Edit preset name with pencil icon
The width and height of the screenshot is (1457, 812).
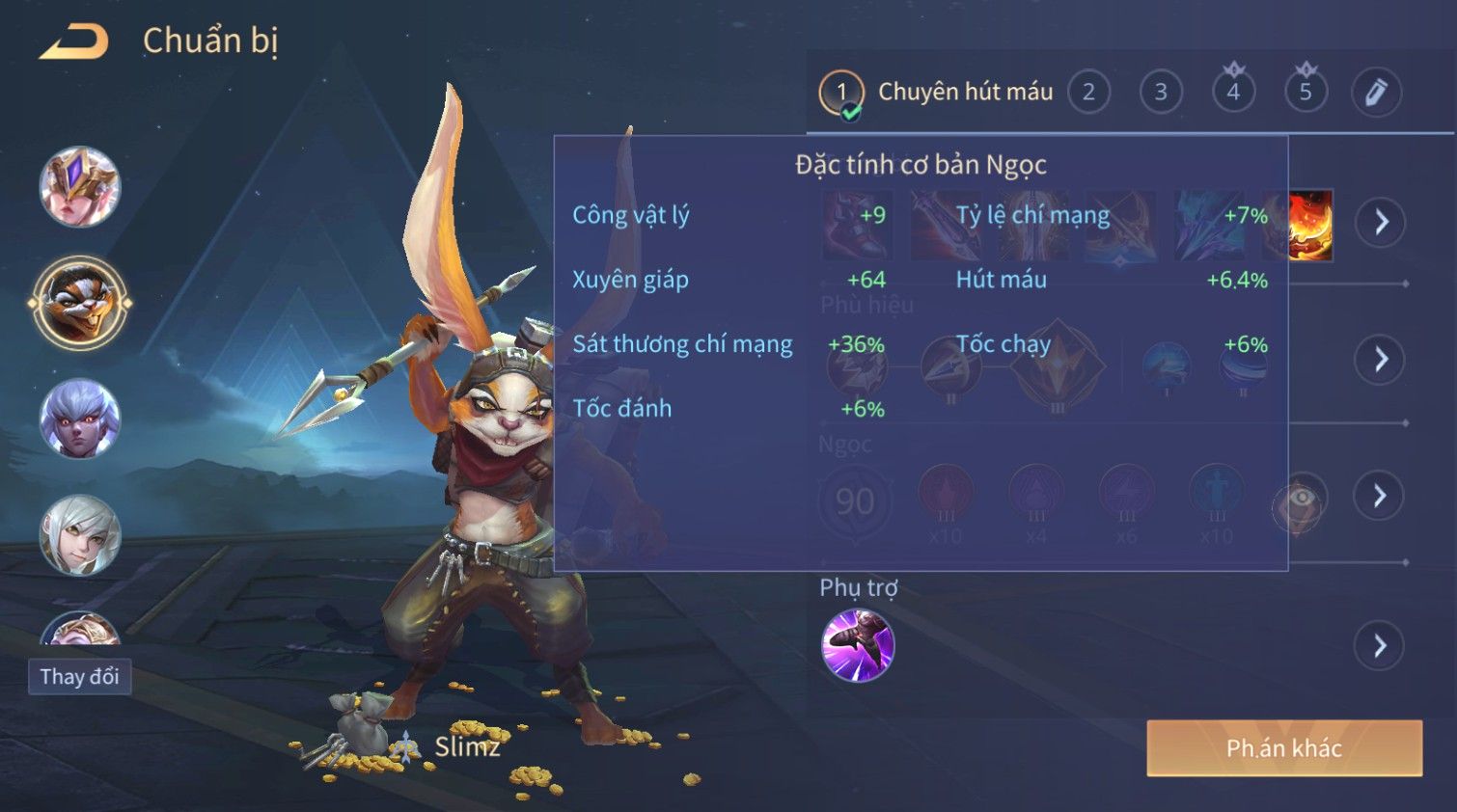coord(1376,93)
